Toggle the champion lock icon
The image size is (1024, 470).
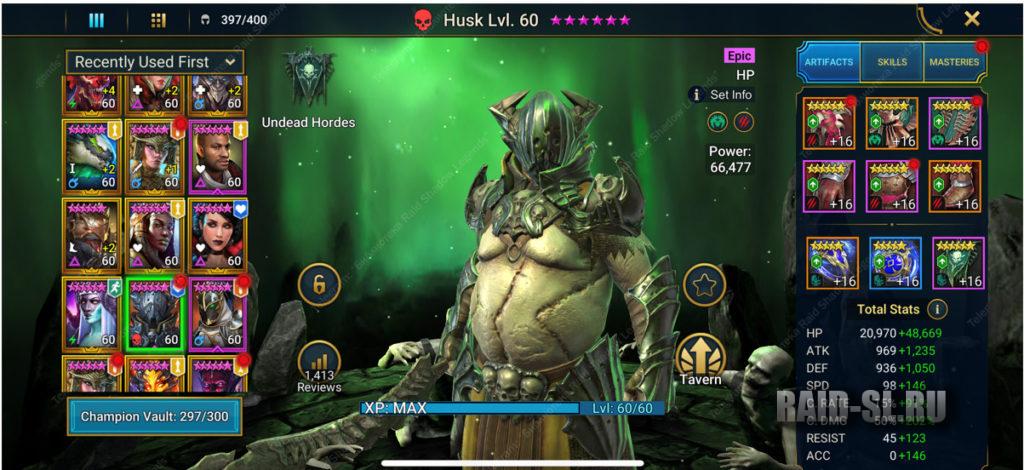319,285
